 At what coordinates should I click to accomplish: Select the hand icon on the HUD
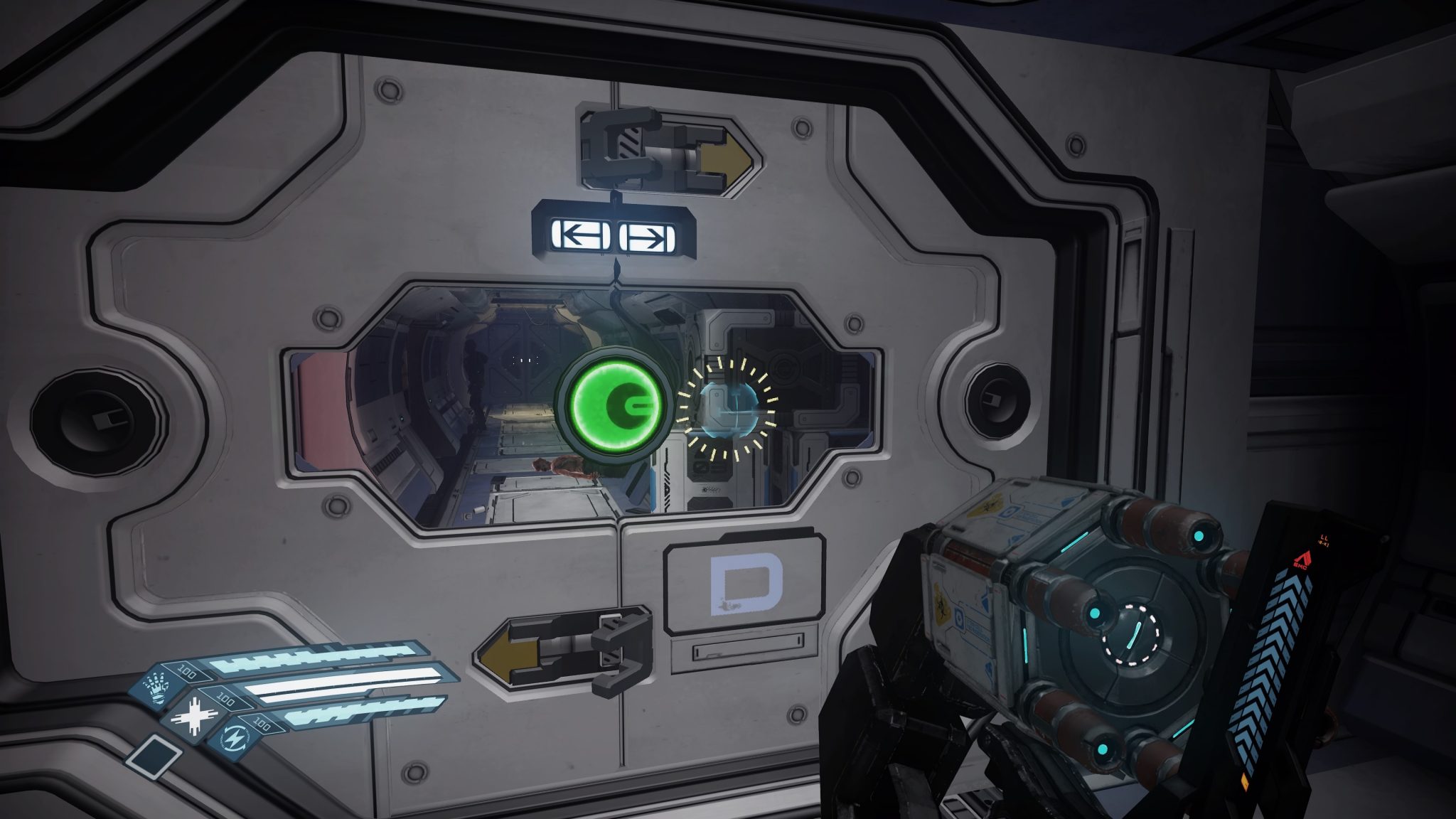[155, 688]
